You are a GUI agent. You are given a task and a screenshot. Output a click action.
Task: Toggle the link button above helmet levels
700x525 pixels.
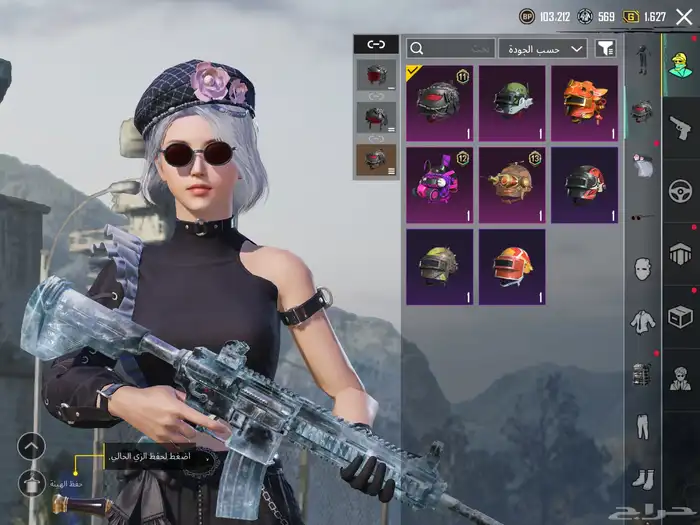click(376, 45)
